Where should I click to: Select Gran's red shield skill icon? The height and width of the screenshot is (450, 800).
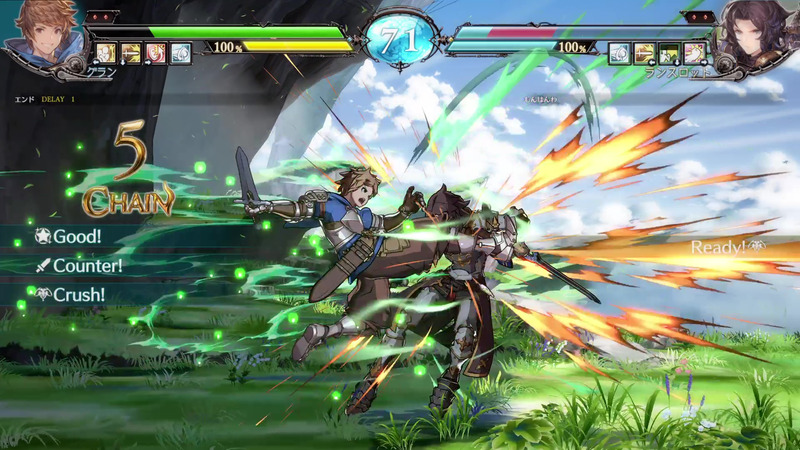[x=157, y=52]
